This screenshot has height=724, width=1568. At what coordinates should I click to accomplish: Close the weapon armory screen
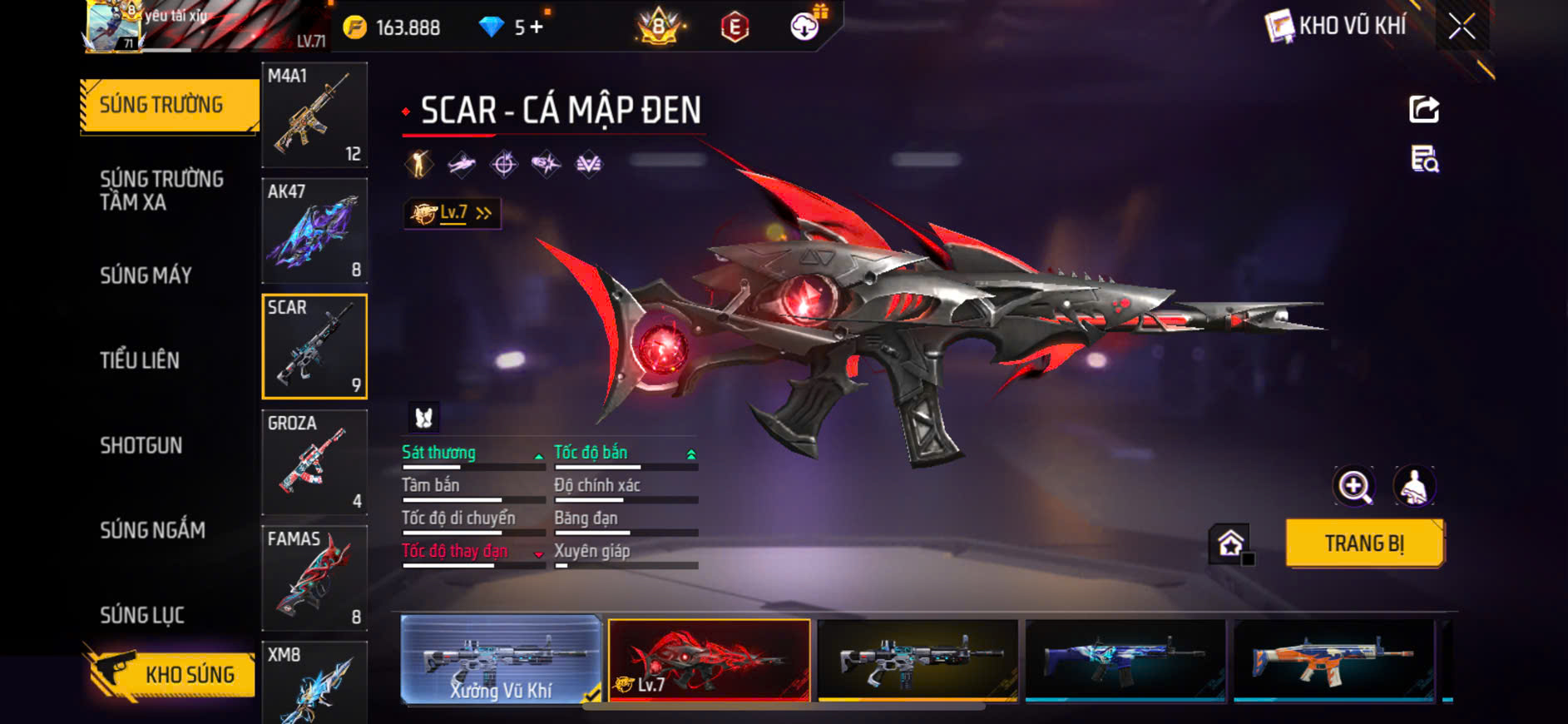coord(1462,27)
